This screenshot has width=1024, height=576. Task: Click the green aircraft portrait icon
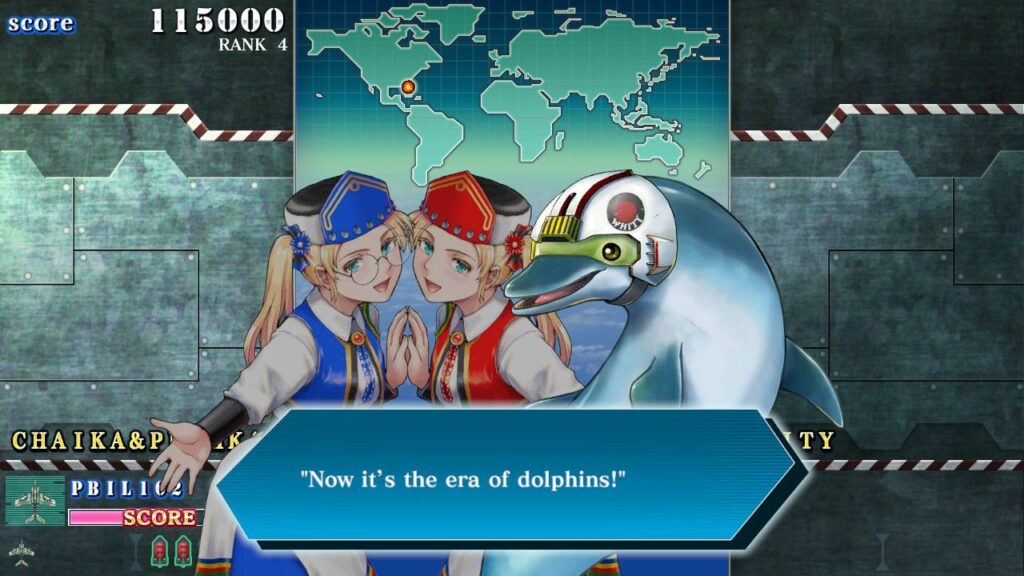35,500
